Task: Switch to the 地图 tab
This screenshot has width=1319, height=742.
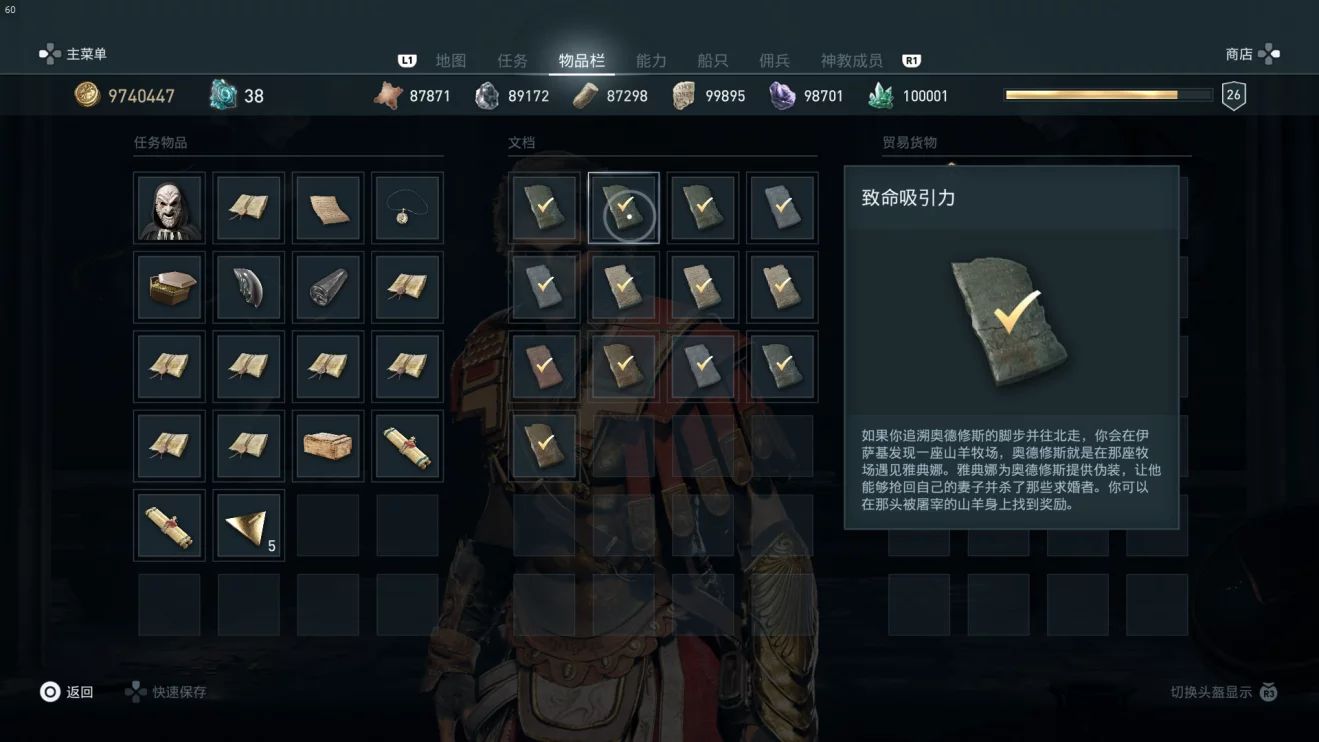Action: [451, 61]
